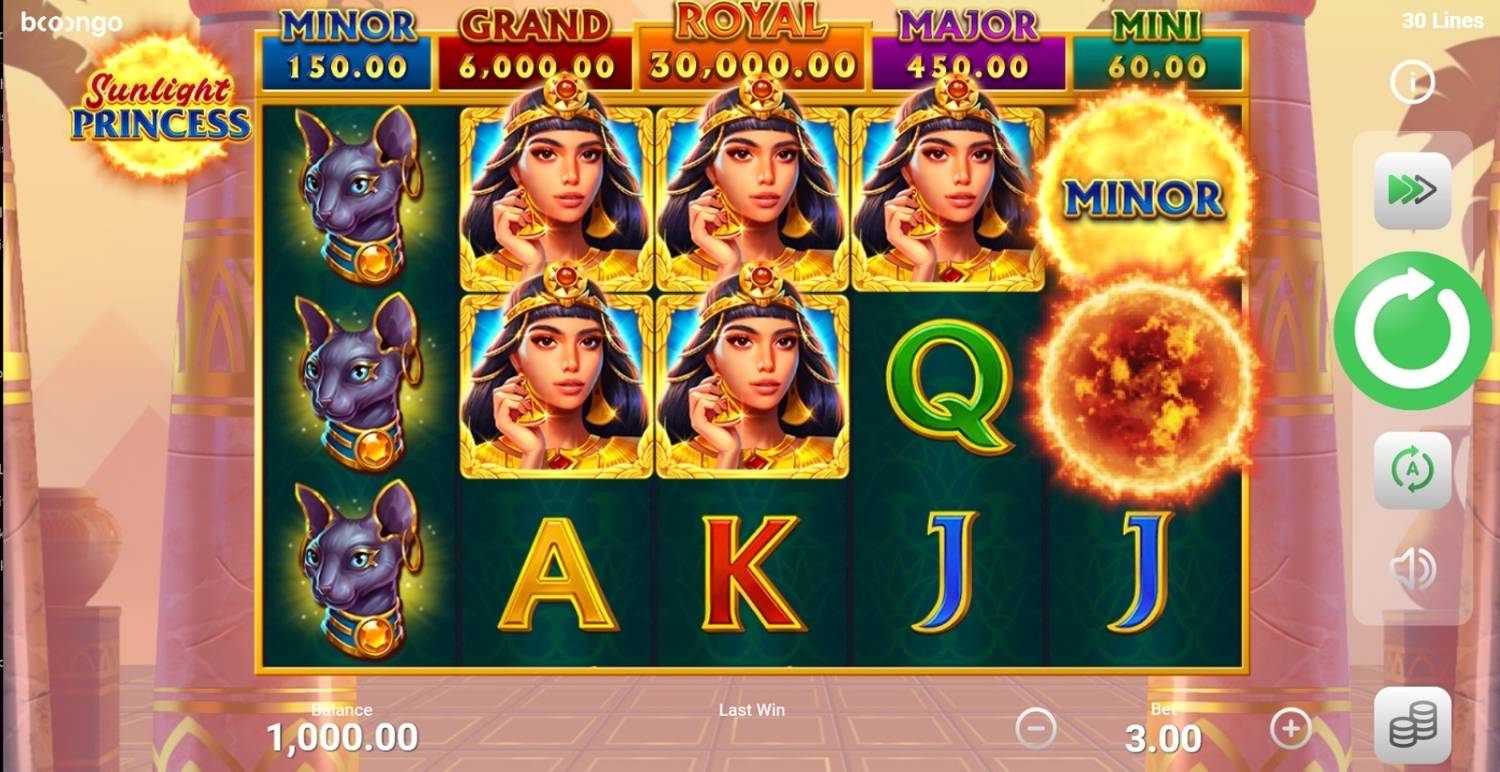Toggle the sound speaker icon
The image size is (1500, 772).
tap(1412, 569)
